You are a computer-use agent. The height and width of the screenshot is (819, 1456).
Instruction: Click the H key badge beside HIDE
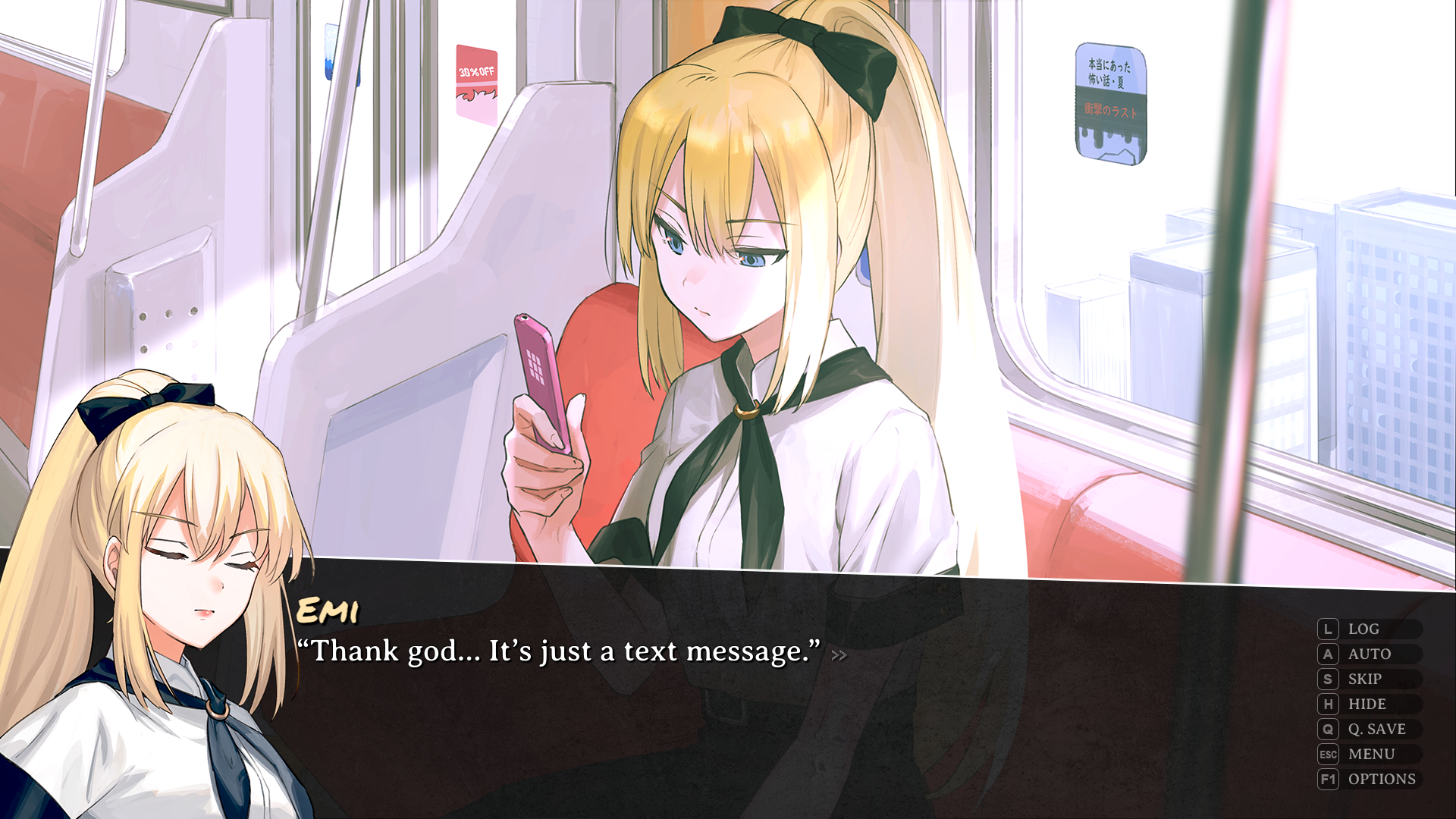pos(1327,704)
